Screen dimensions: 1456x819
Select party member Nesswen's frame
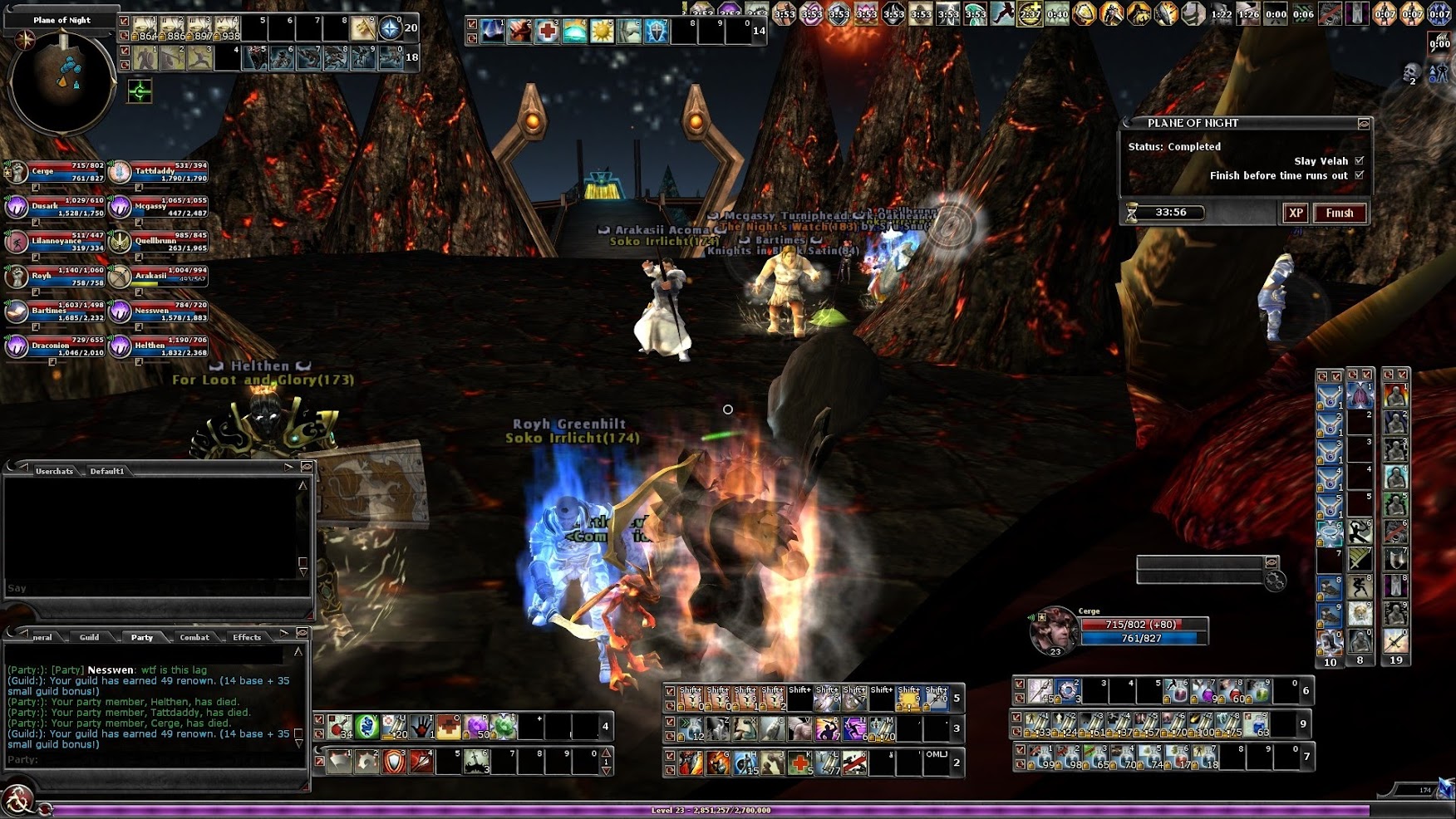(x=158, y=311)
